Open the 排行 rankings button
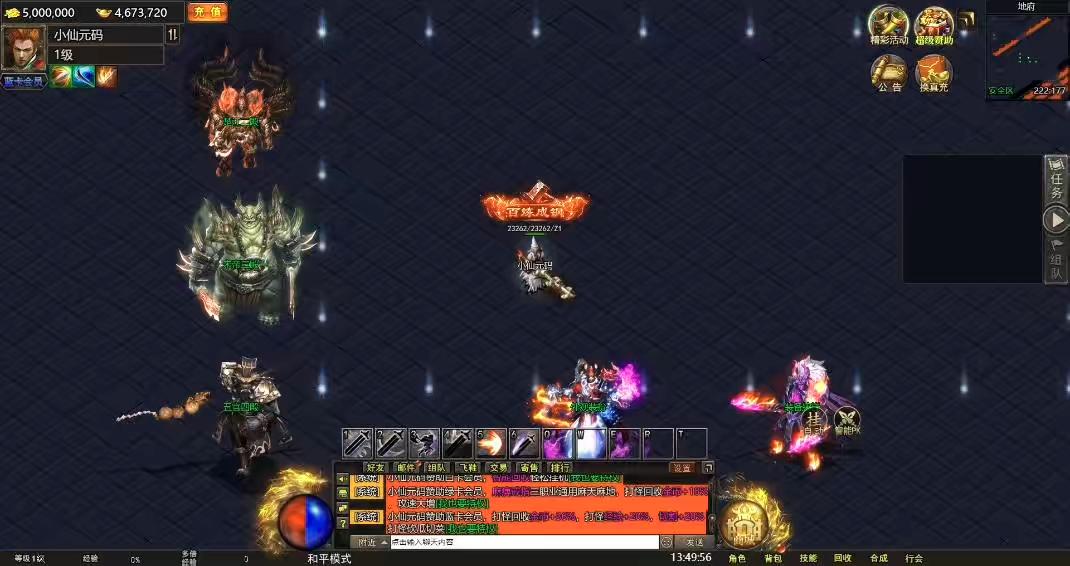Viewport: 1070px width, 566px height. click(x=560, y=467)
